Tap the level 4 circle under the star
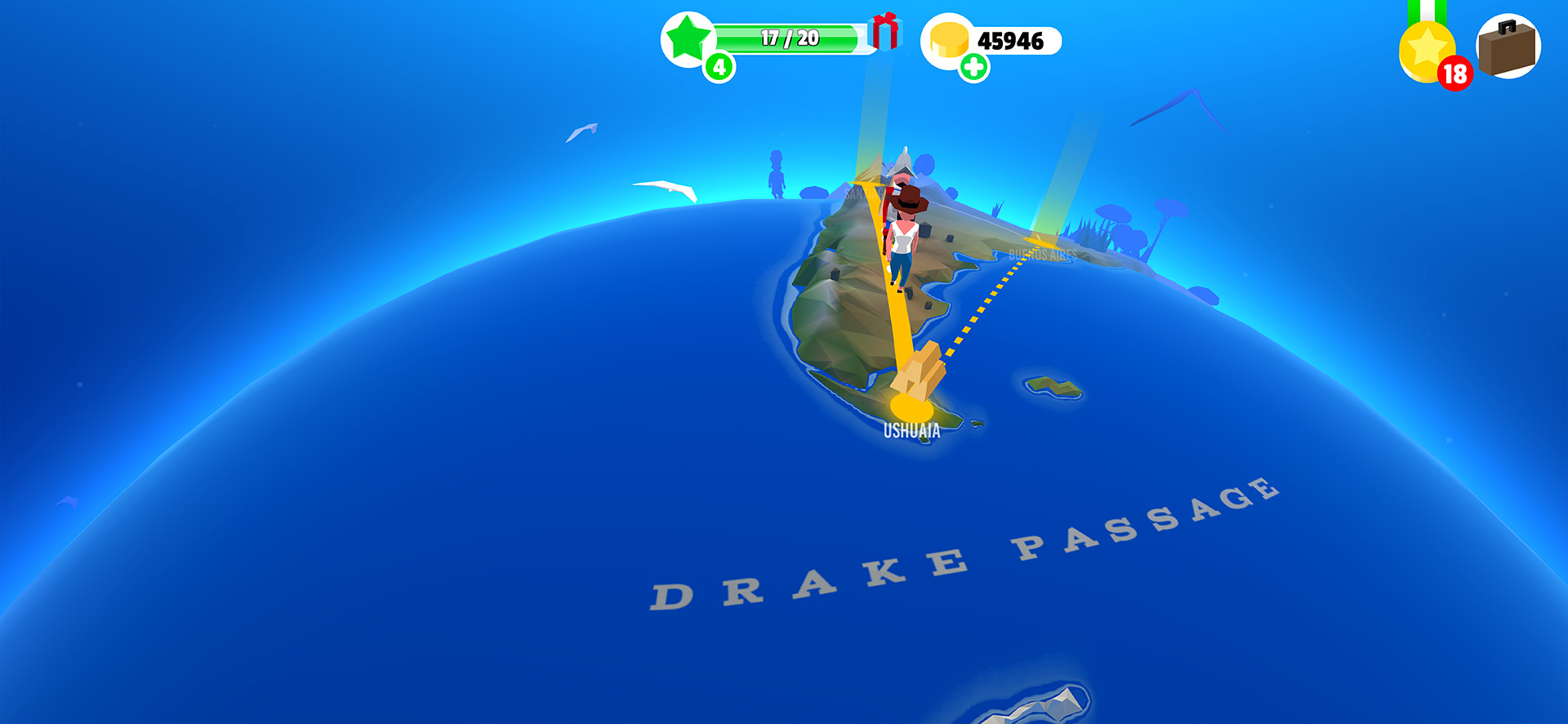Image resolution: width=1568 pixels, height=724 pixels. (720, 65)
